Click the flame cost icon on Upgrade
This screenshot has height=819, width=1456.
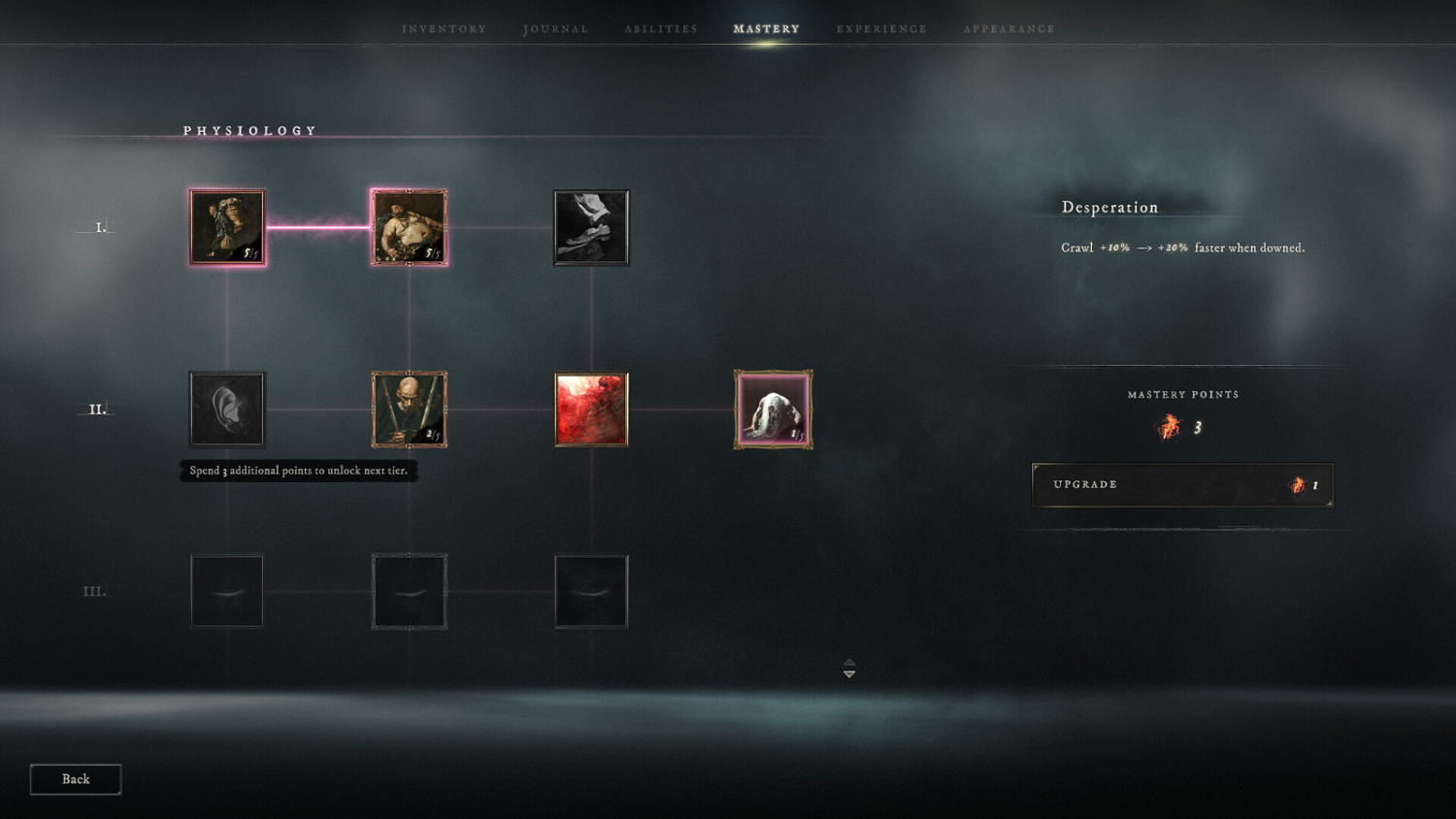coord(1299,485)
